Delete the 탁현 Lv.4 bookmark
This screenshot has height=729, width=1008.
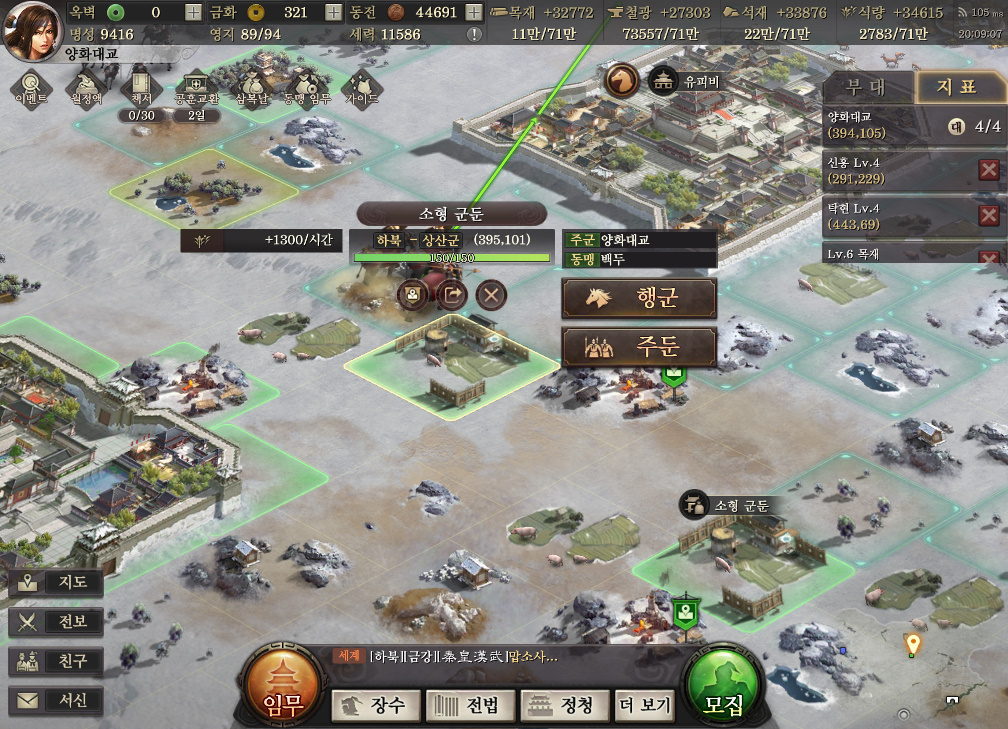pos(988,215)
